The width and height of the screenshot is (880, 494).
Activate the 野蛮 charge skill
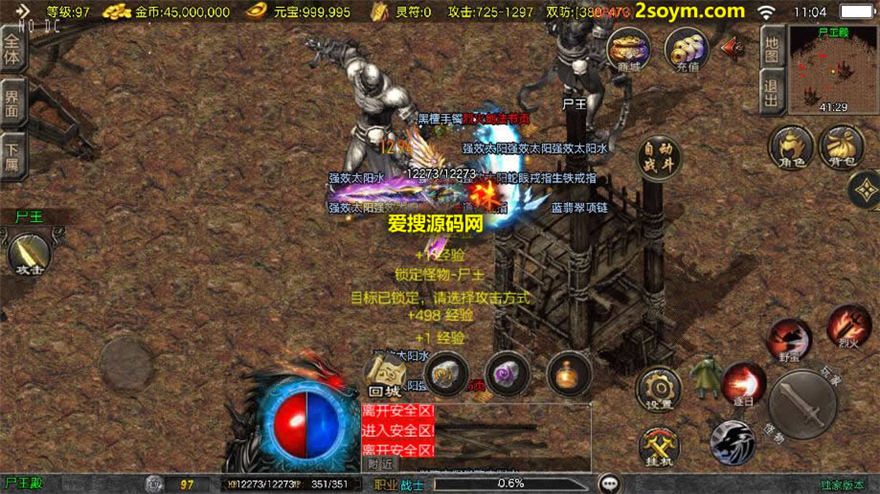tap(789, 339)
